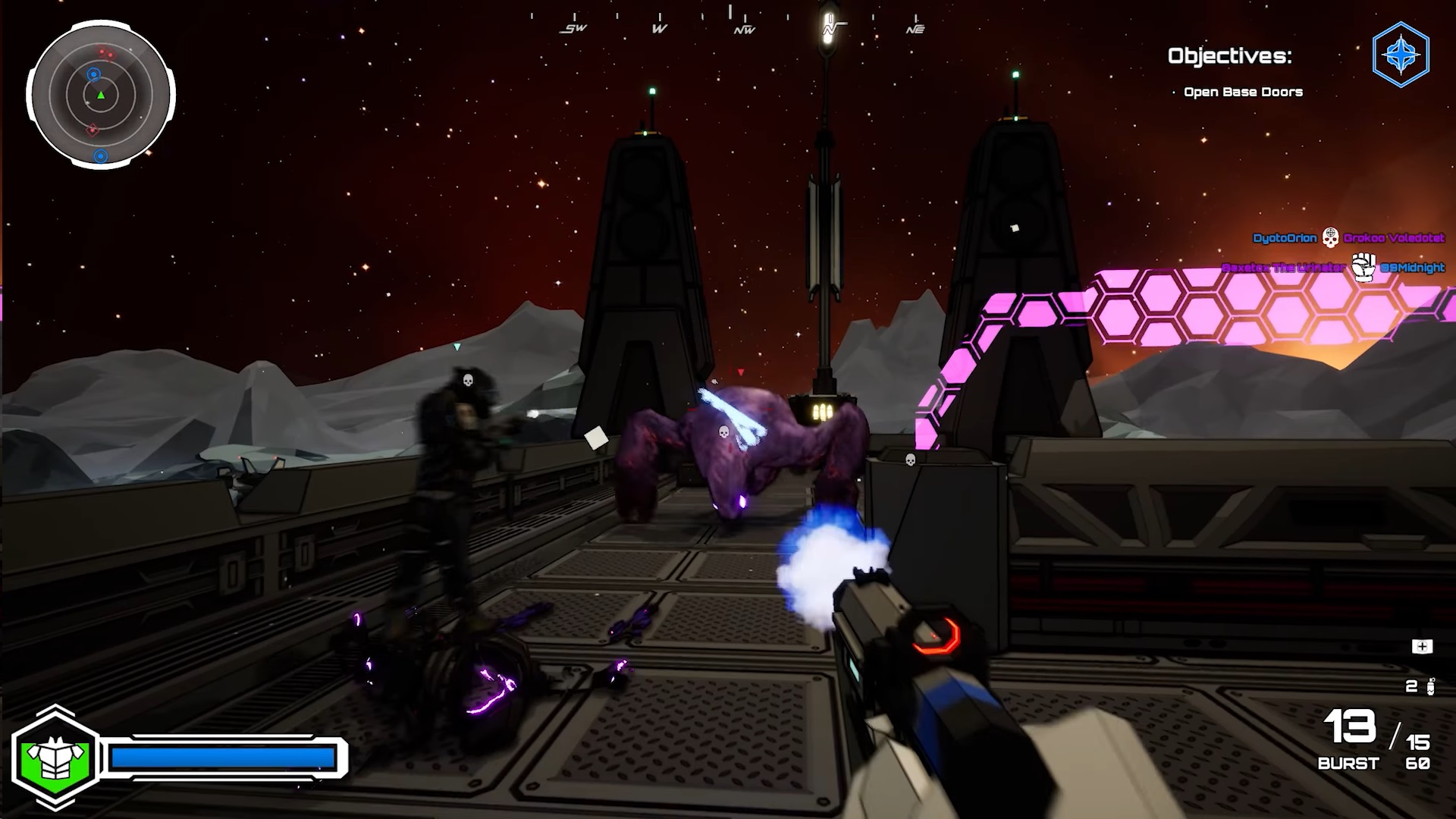Click the green armor hexagon icon
Viewport: 1456px width, 819px height.
(x=55, y=758)
